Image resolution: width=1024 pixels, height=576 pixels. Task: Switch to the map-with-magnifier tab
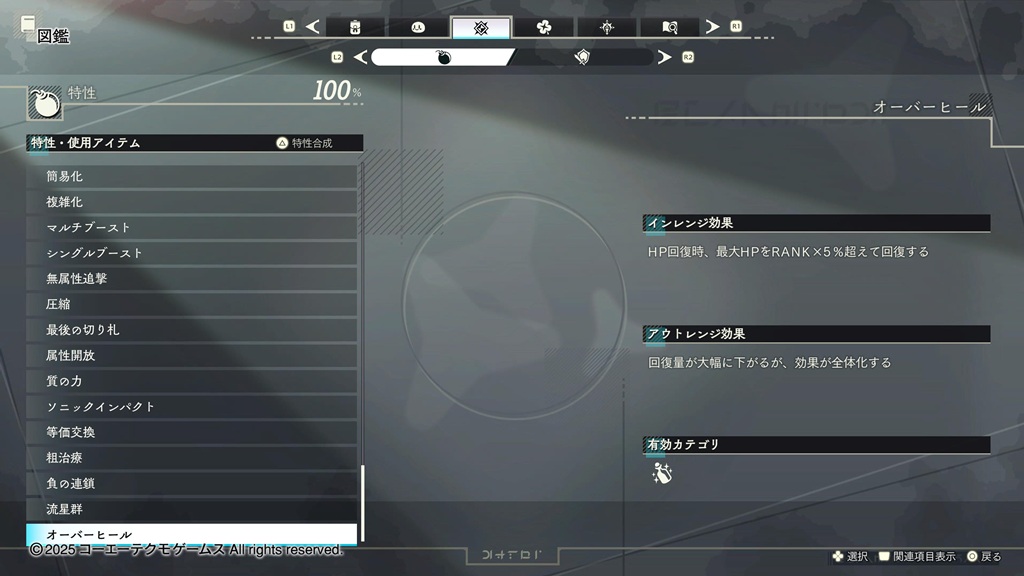[669, 27]
